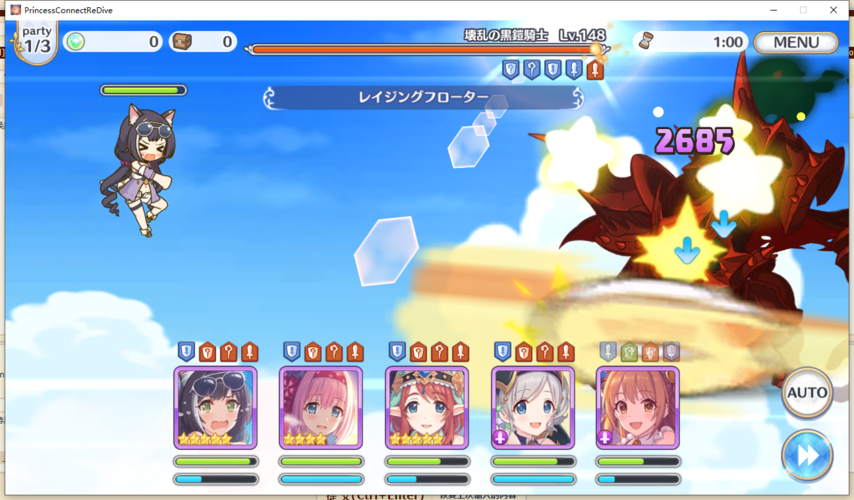The height and width of the screenshot is (500, 854).
Task: Toggle the AUTO battle button
Action: (807, 393)
